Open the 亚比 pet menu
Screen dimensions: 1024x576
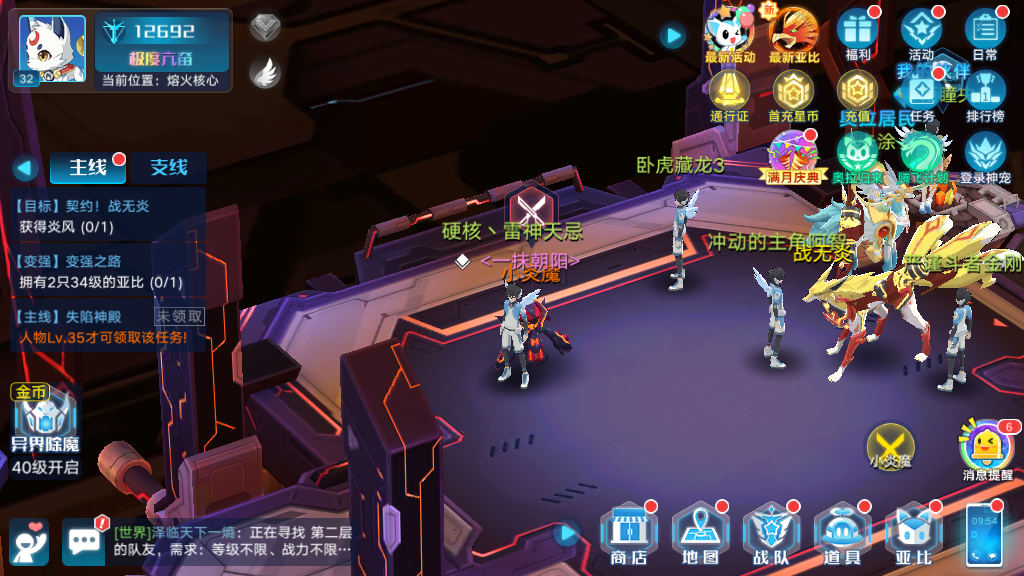click(x=914, y=535)
